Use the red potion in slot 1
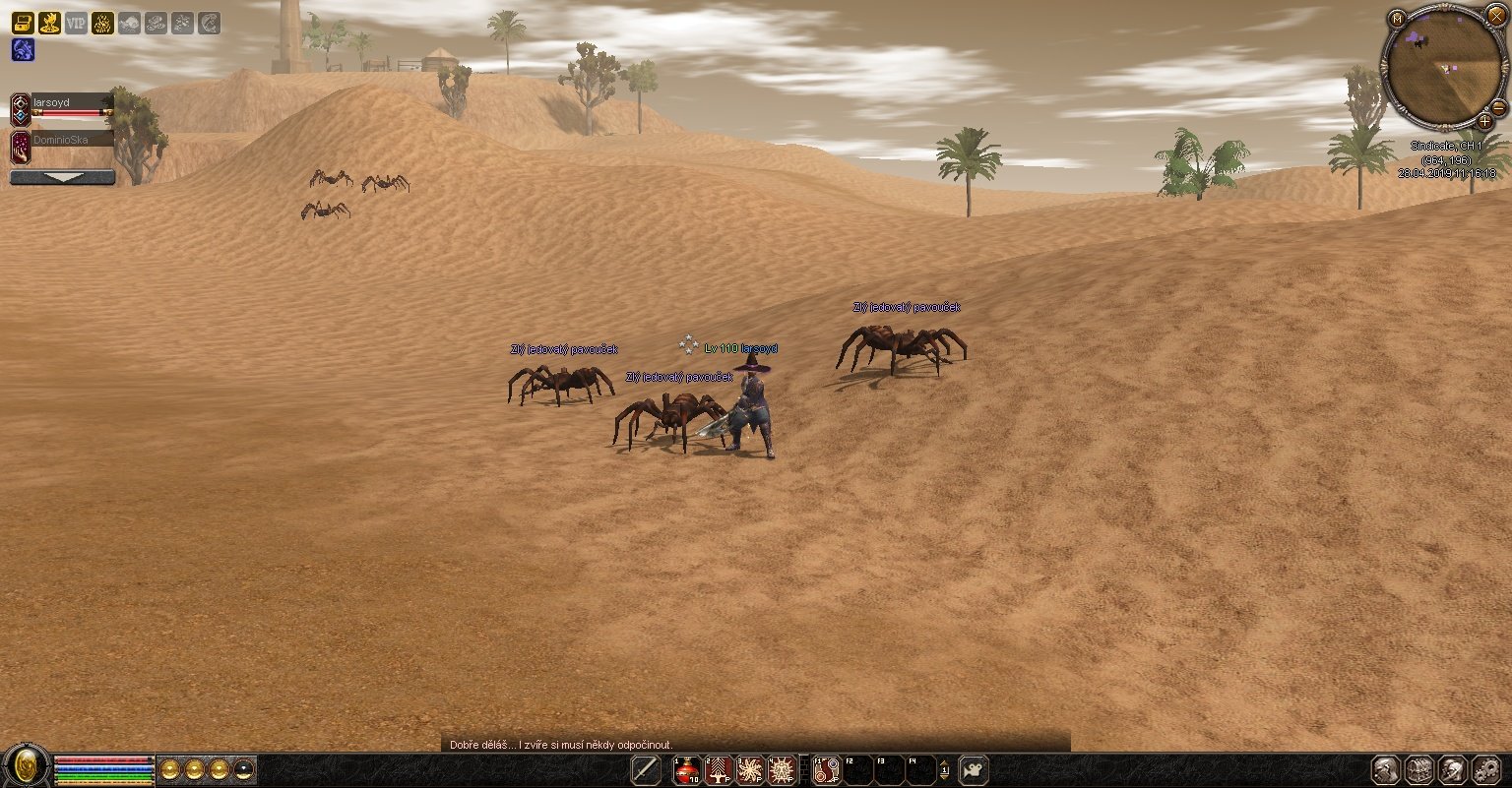This screenshot has height=788, width=1512. click(687, 769)
